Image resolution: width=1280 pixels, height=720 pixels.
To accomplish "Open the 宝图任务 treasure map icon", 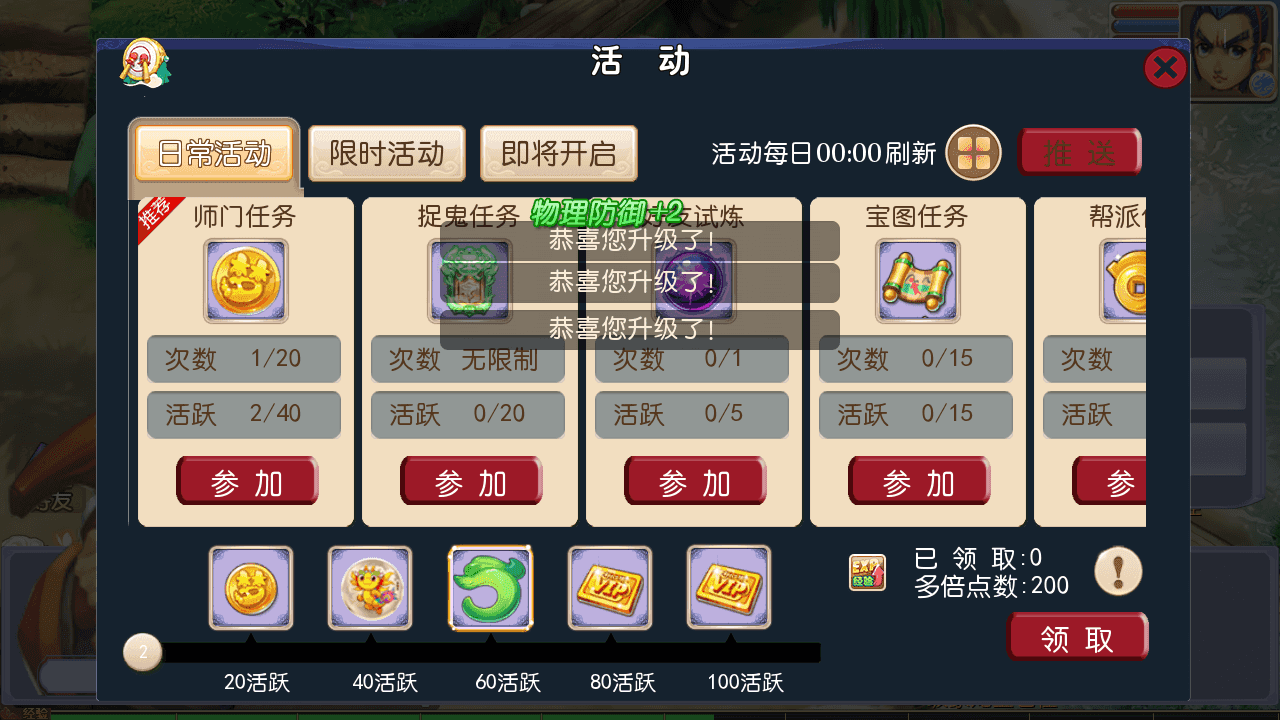I will click(917, 280).
